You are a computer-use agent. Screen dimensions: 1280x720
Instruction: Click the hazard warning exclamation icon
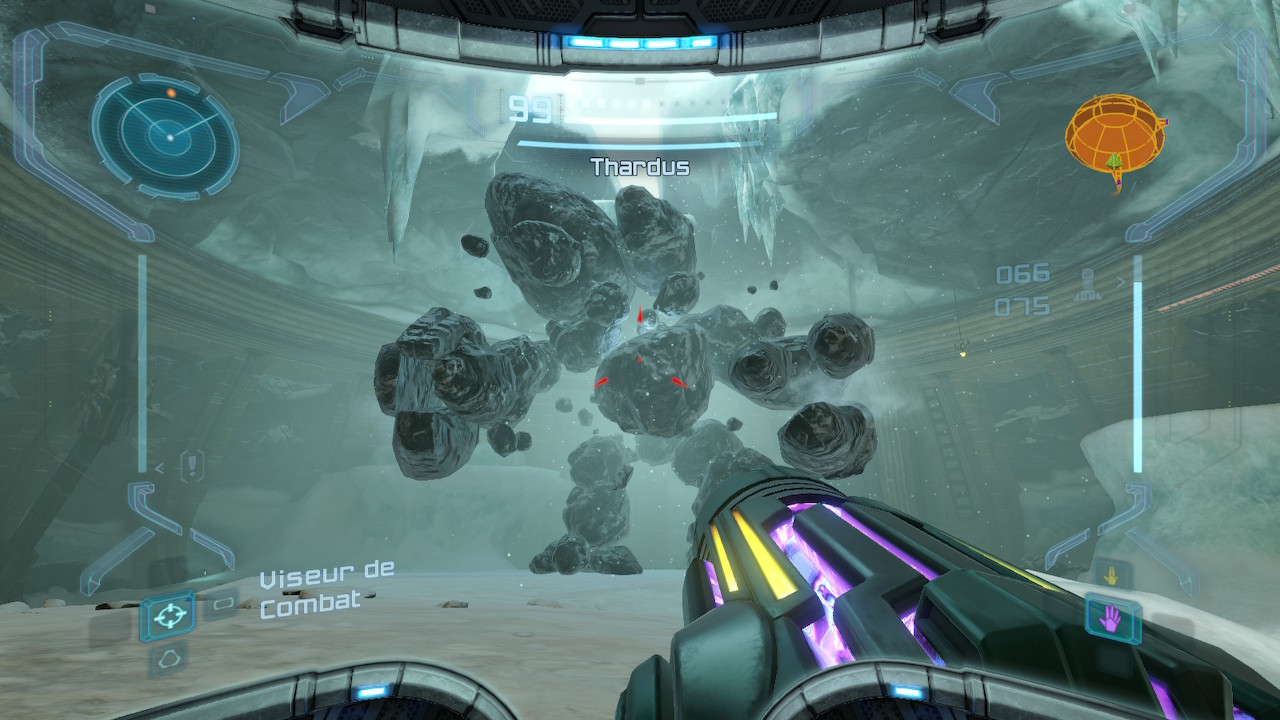[x=192, y=465]
